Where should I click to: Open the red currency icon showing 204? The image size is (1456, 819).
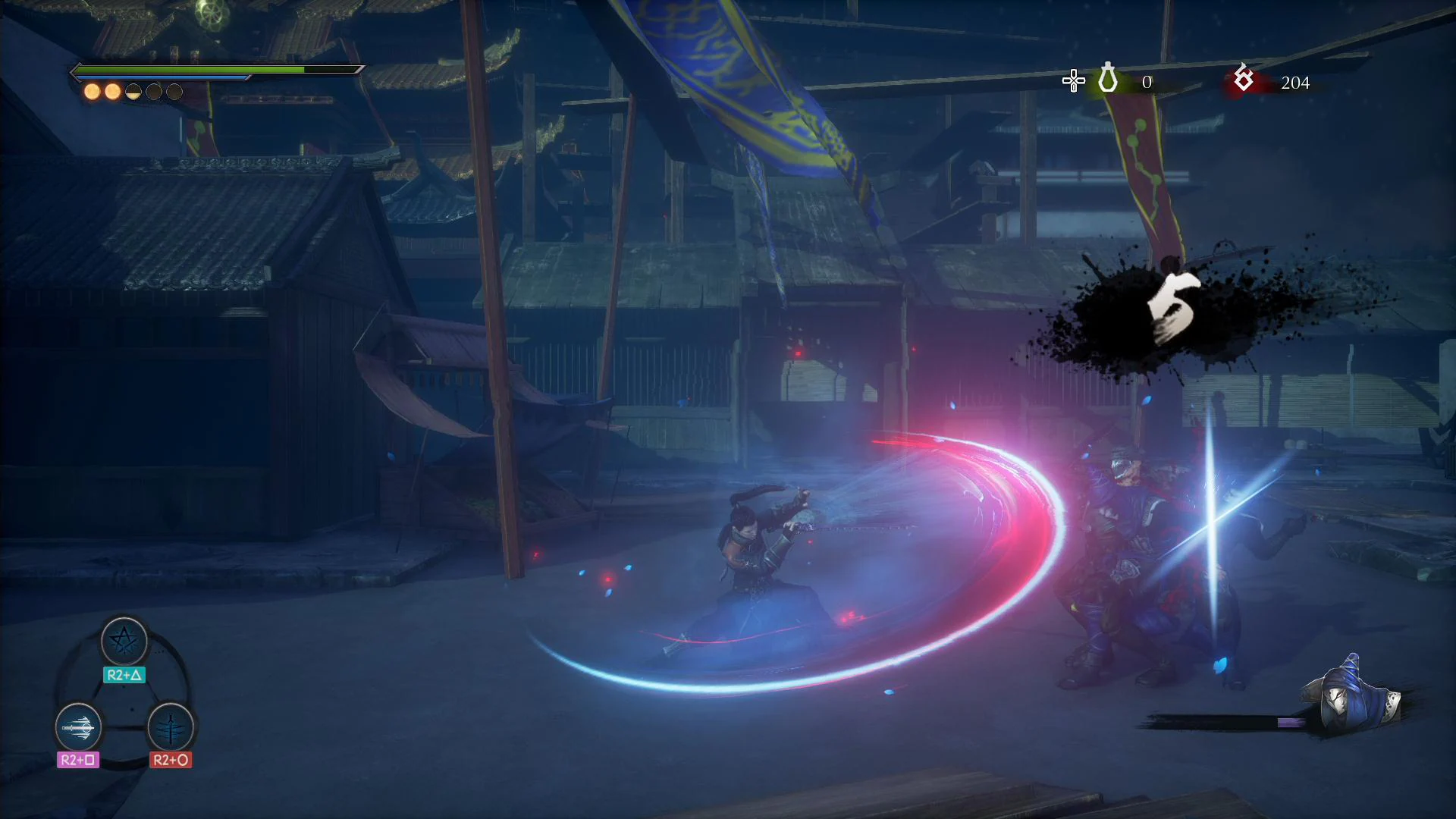1243,79
